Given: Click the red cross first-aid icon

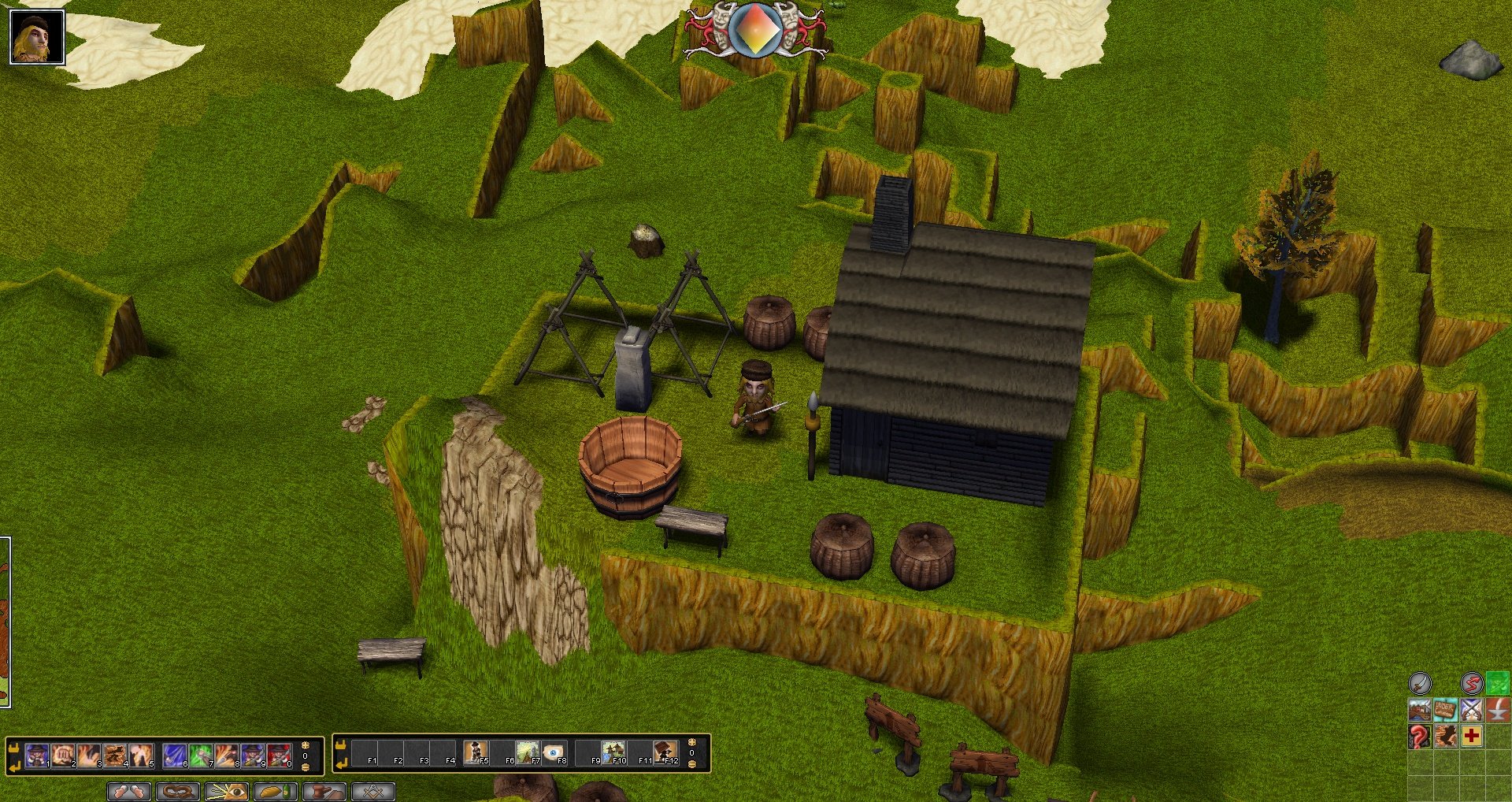Looking at the screenshot, I should click(x=1472, y=734).
